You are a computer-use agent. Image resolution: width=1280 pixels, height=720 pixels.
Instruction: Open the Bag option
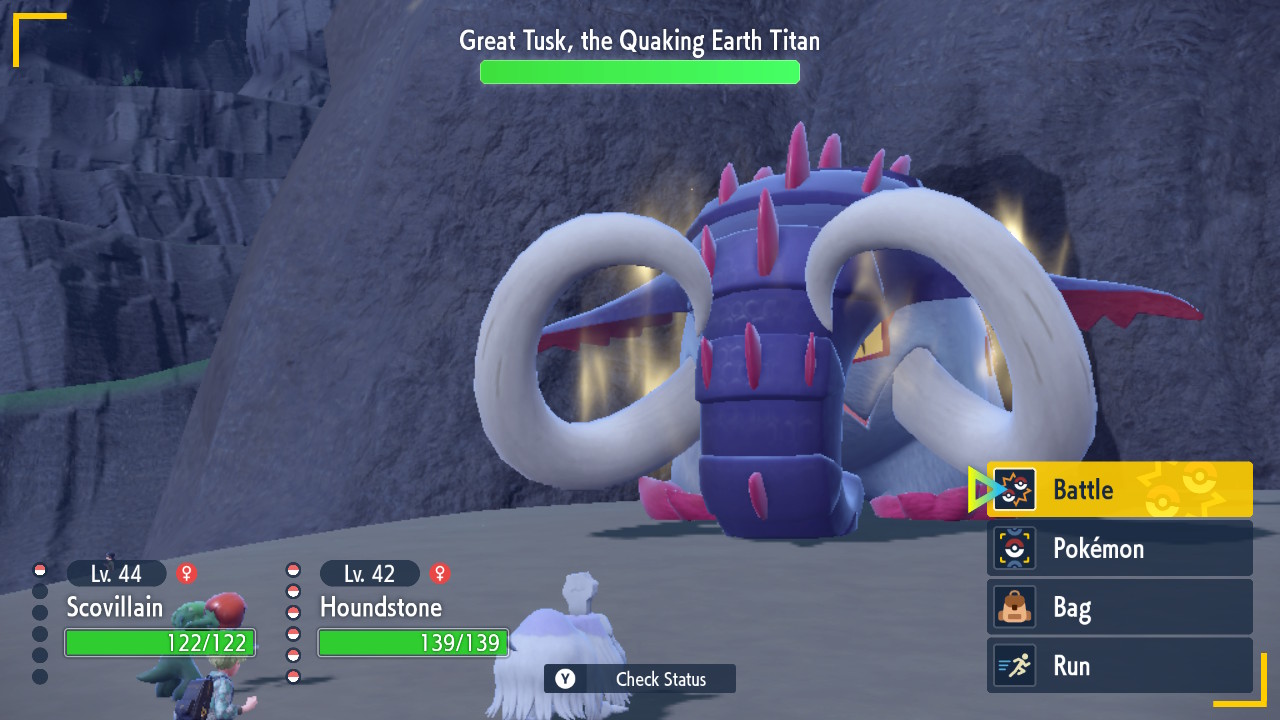click(x=1119, y=607)
